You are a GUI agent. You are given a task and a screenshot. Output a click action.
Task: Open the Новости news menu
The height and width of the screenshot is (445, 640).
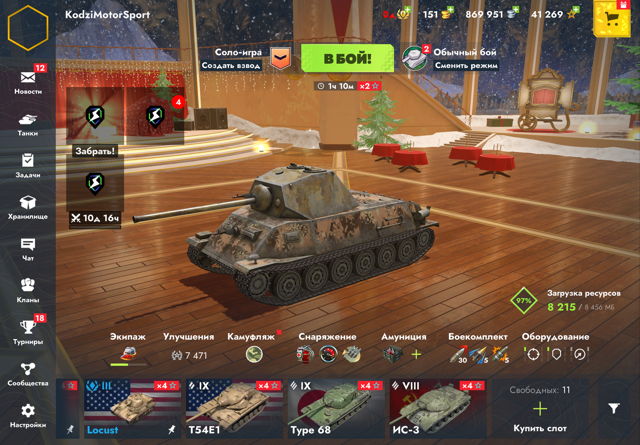28,80
